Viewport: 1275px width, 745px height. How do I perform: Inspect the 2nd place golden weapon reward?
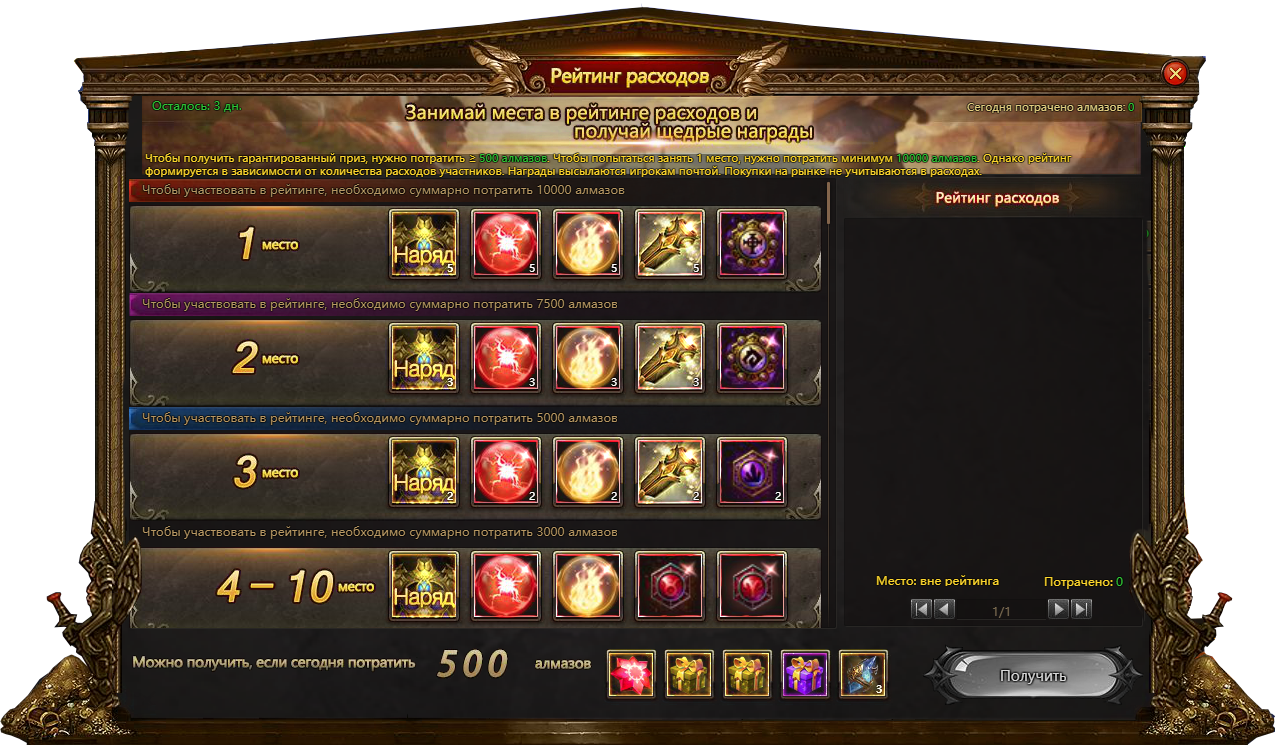tap(670, 358)
